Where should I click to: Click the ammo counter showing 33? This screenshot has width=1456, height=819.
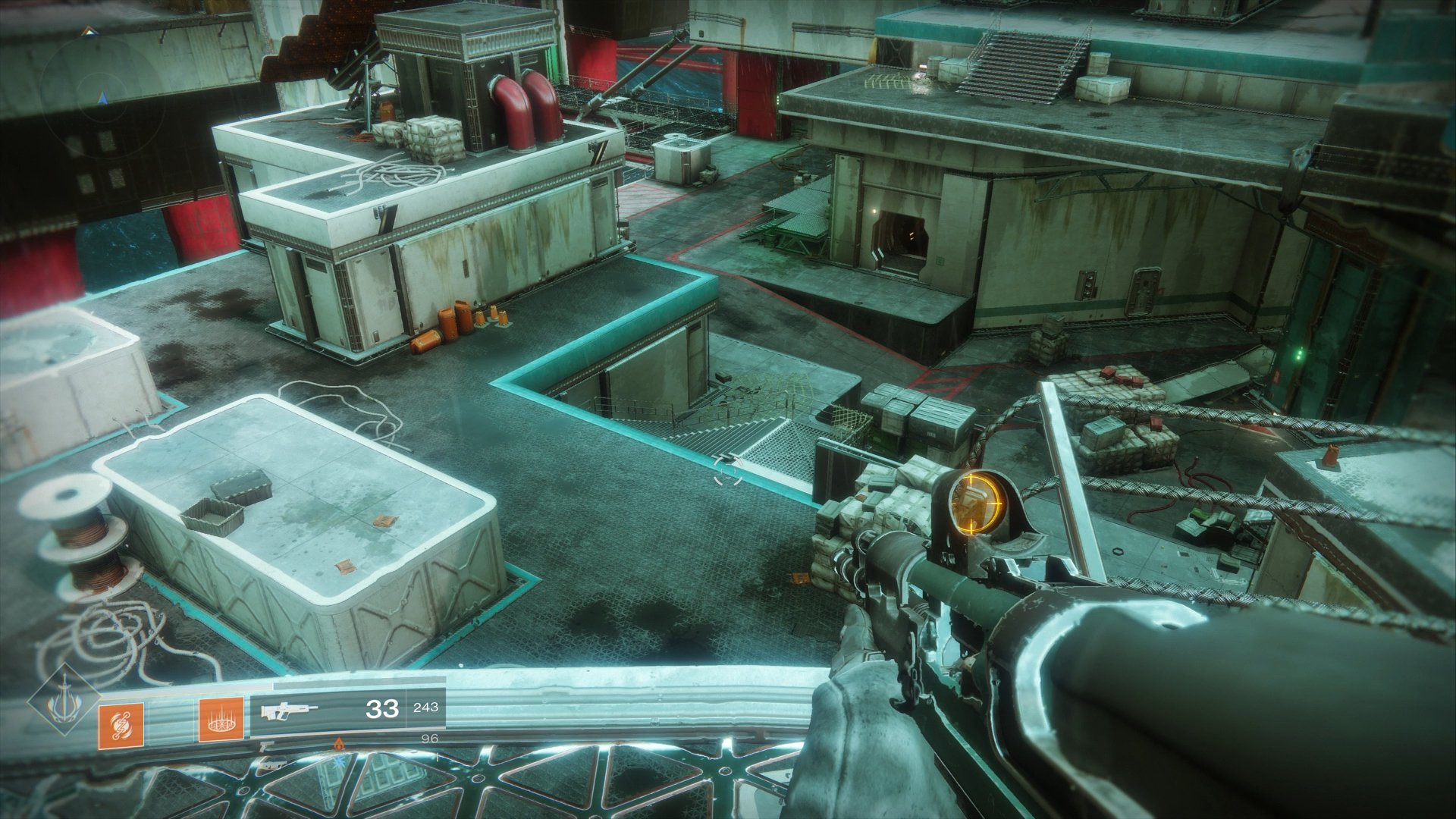pyautogui.click(x=383, y=709)
